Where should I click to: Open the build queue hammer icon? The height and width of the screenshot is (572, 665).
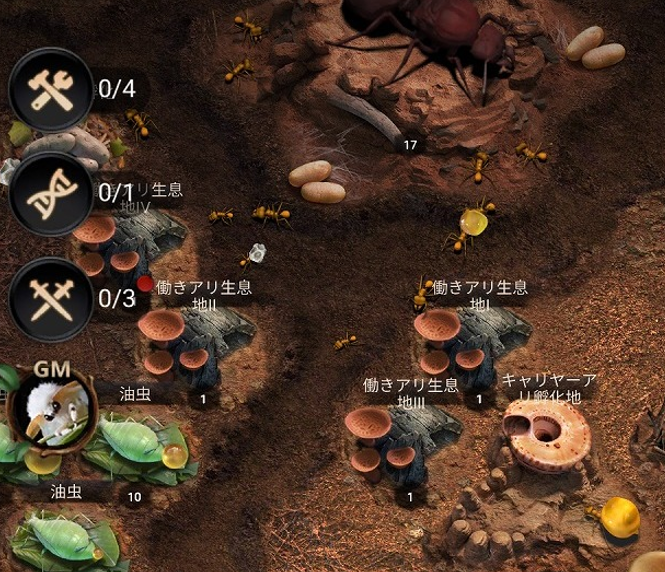pos(51,89)
